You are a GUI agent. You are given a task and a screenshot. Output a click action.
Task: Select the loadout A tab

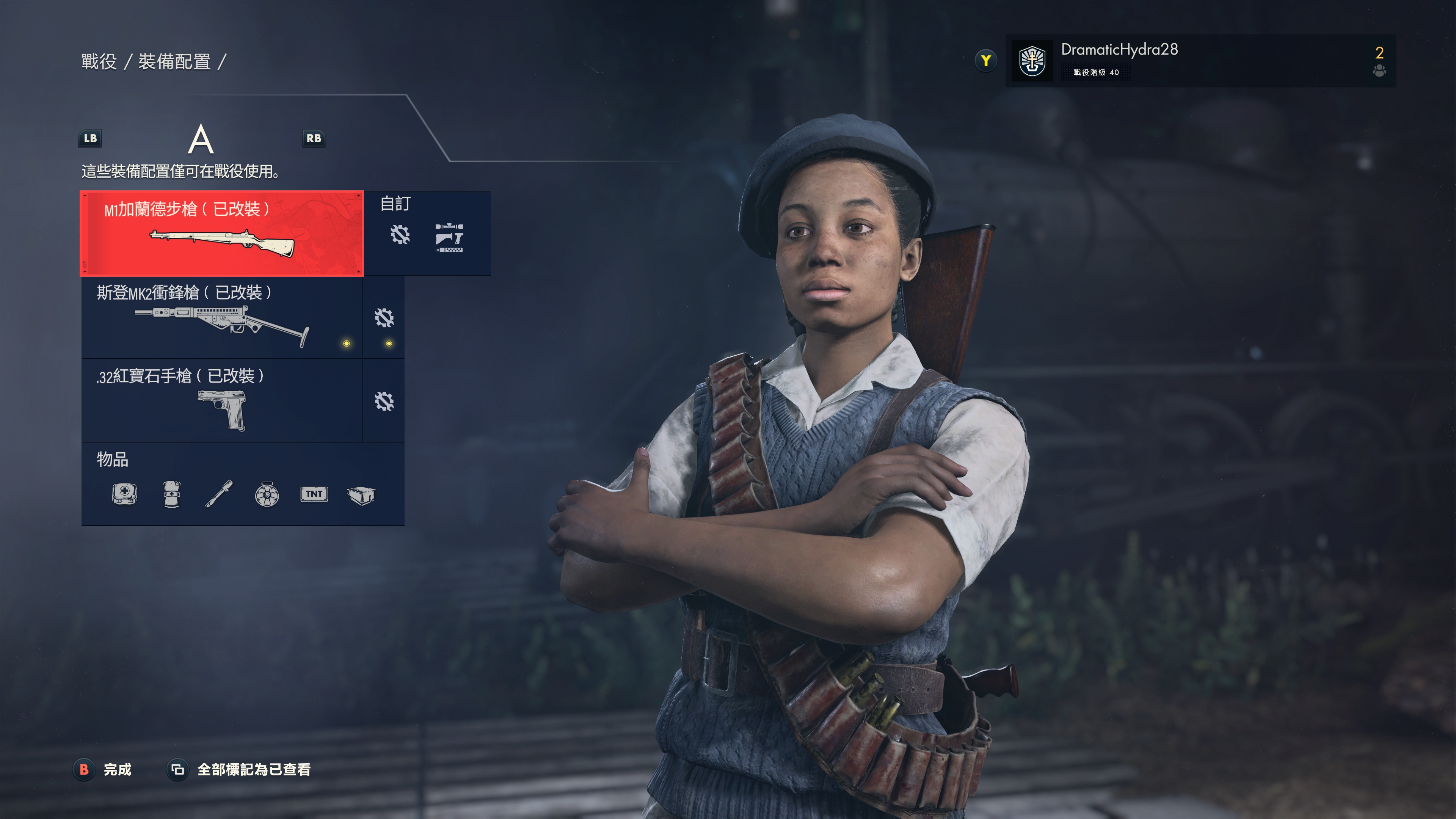[201, 140]
